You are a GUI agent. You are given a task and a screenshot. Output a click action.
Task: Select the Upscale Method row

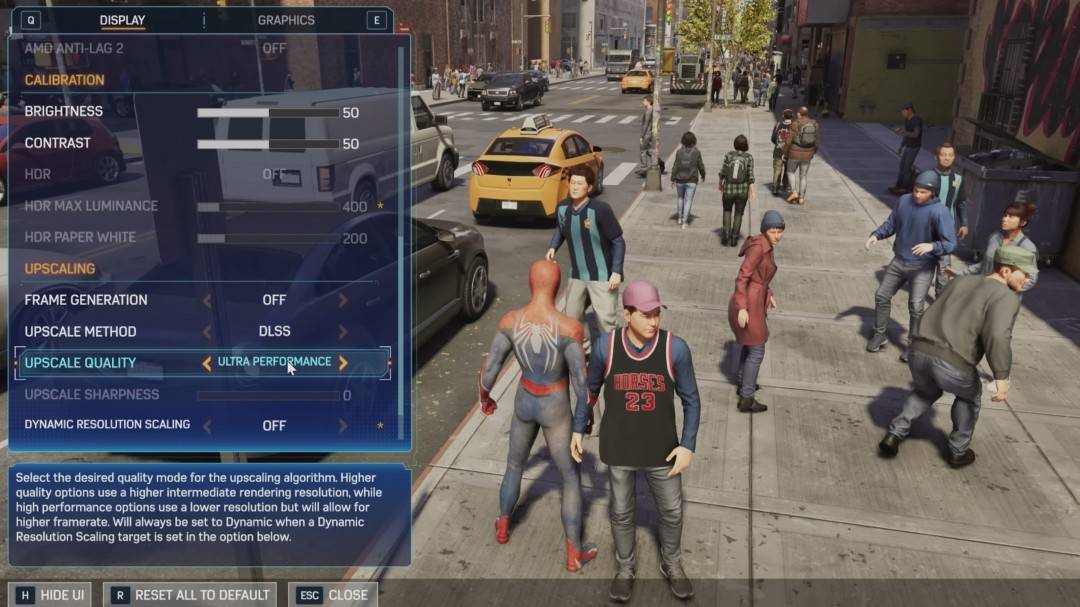[x=80, y=332]
